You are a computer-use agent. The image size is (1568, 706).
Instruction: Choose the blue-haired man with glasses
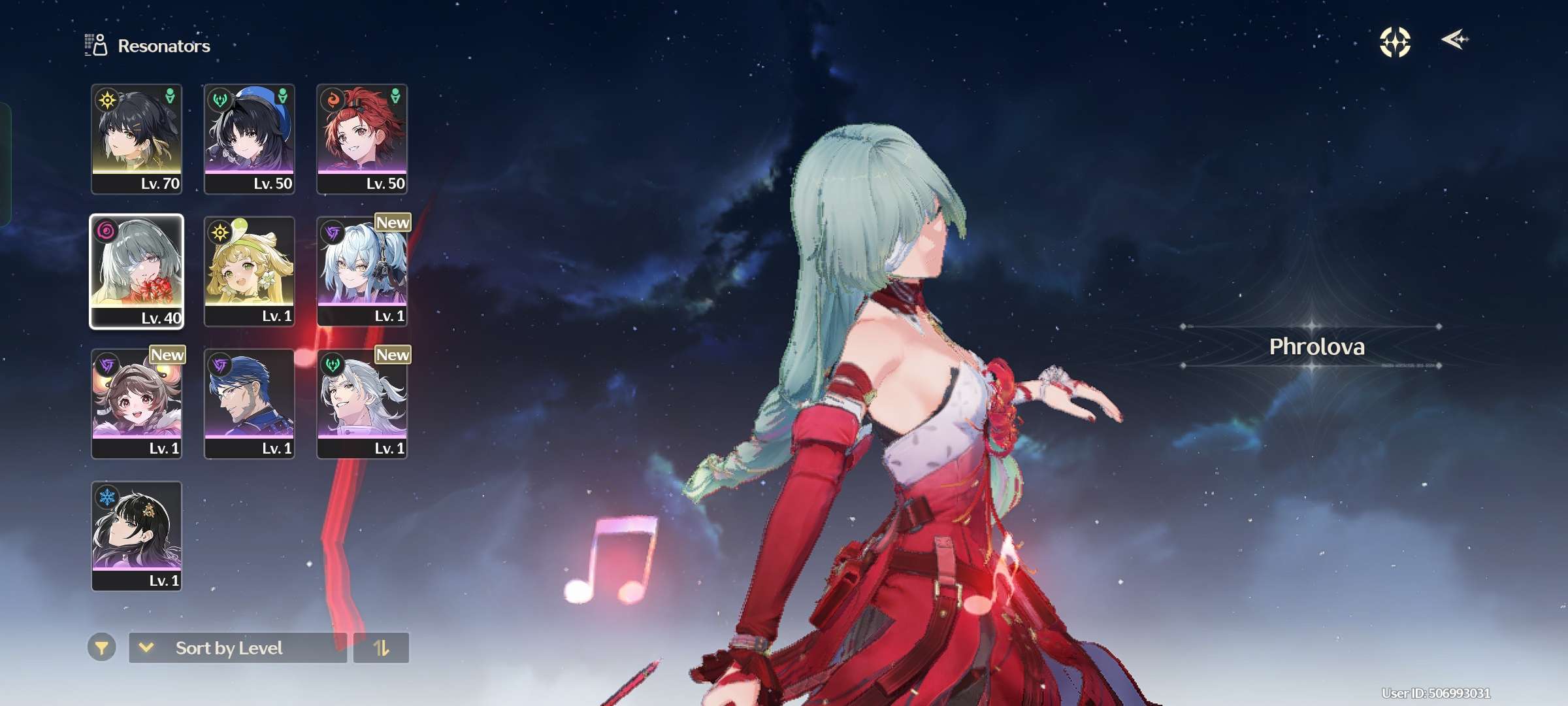(249, 403)
